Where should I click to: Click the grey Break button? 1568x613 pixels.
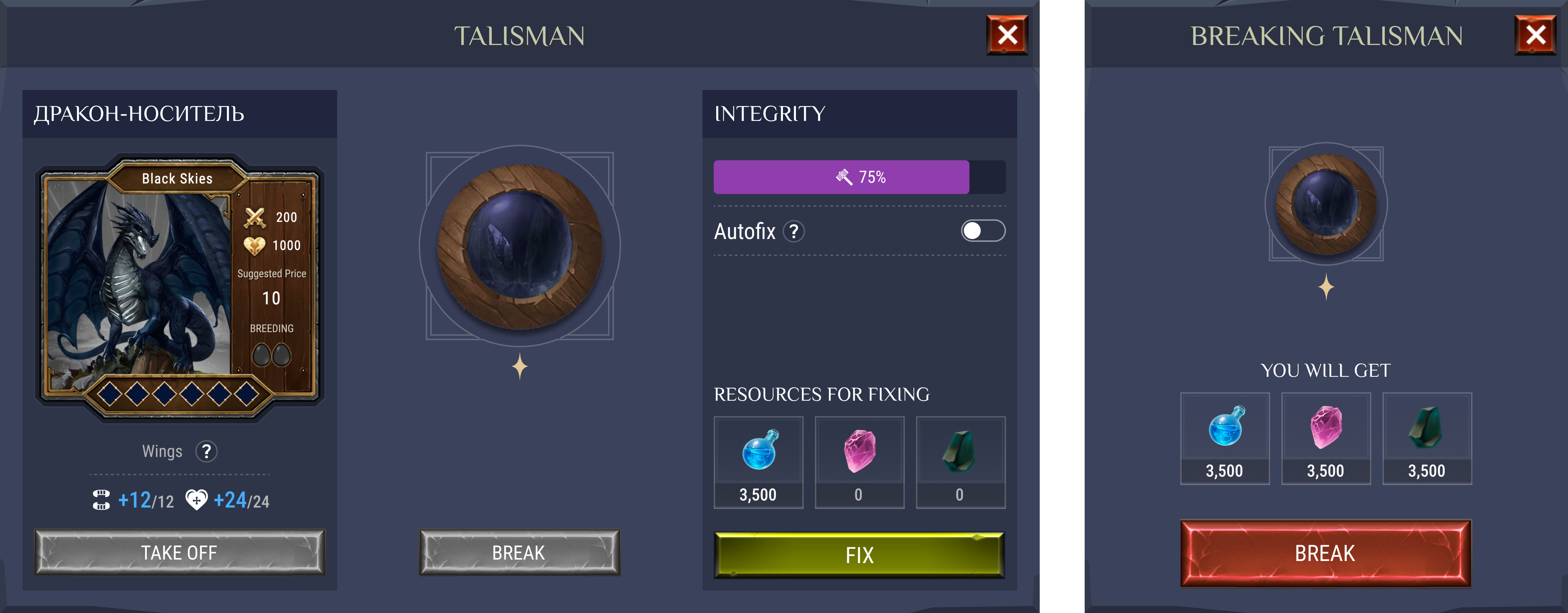coord(519,552)
